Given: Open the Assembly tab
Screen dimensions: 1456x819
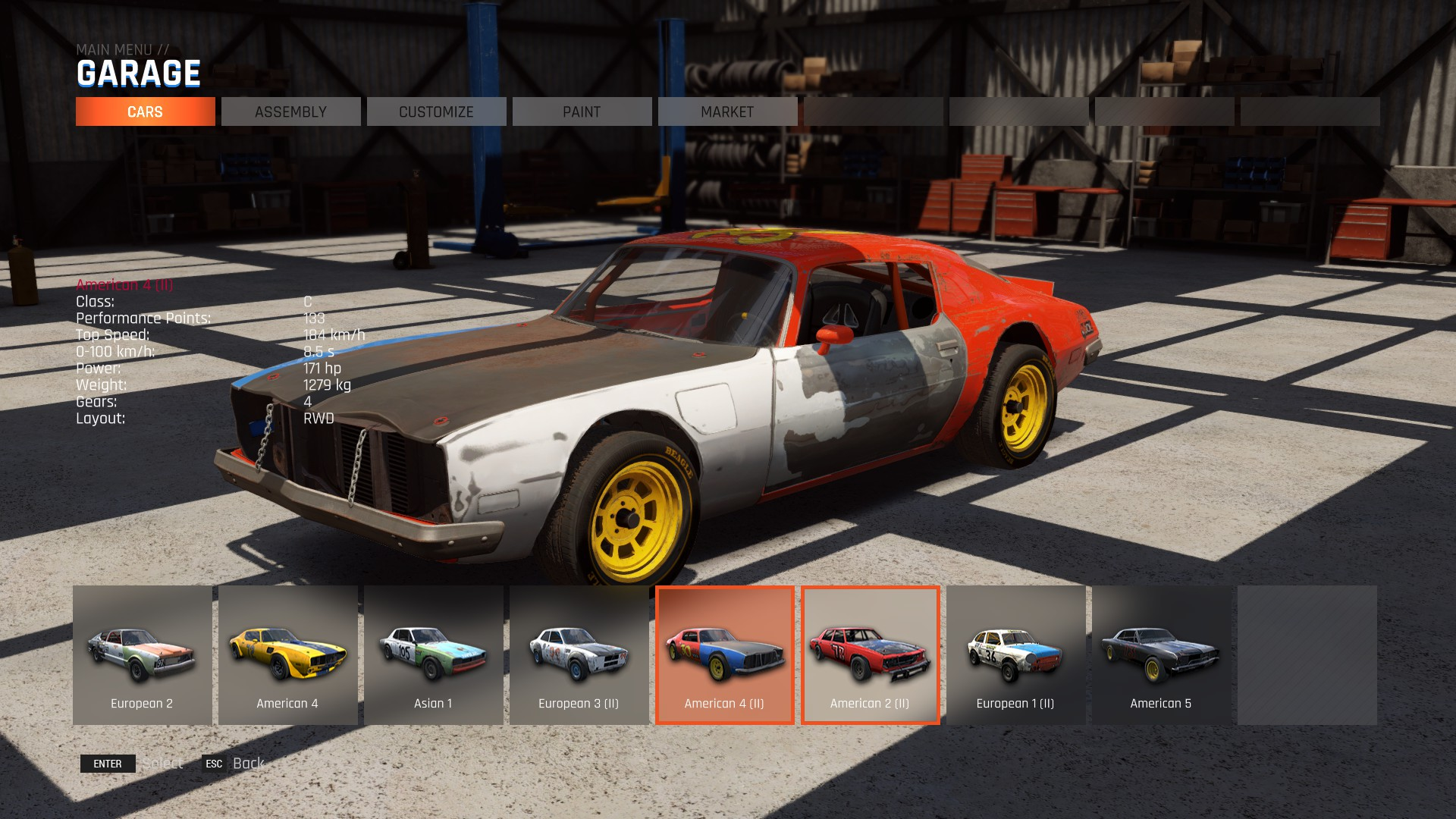Looking at the screenshot, I should coord(290,111).
